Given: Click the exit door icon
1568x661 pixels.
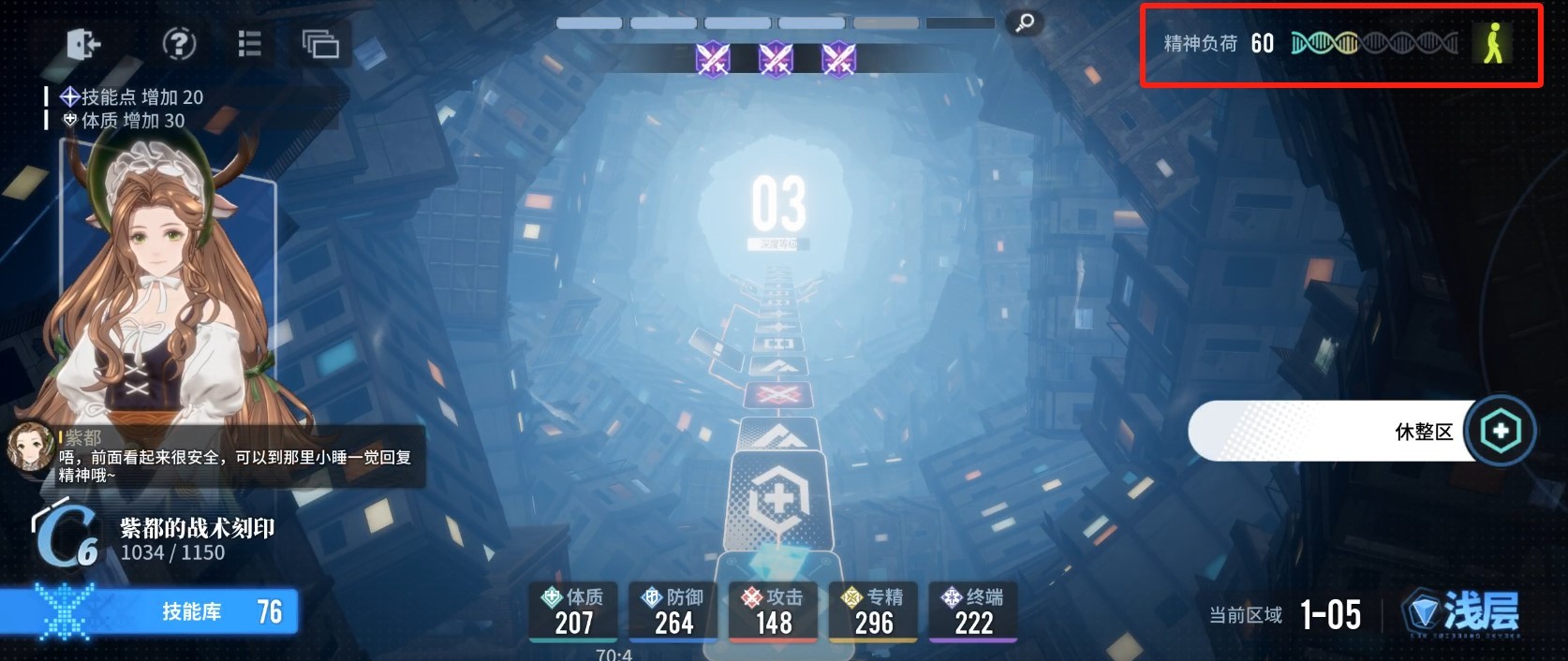Looking at the screenshot, I should tap(83, 44).
